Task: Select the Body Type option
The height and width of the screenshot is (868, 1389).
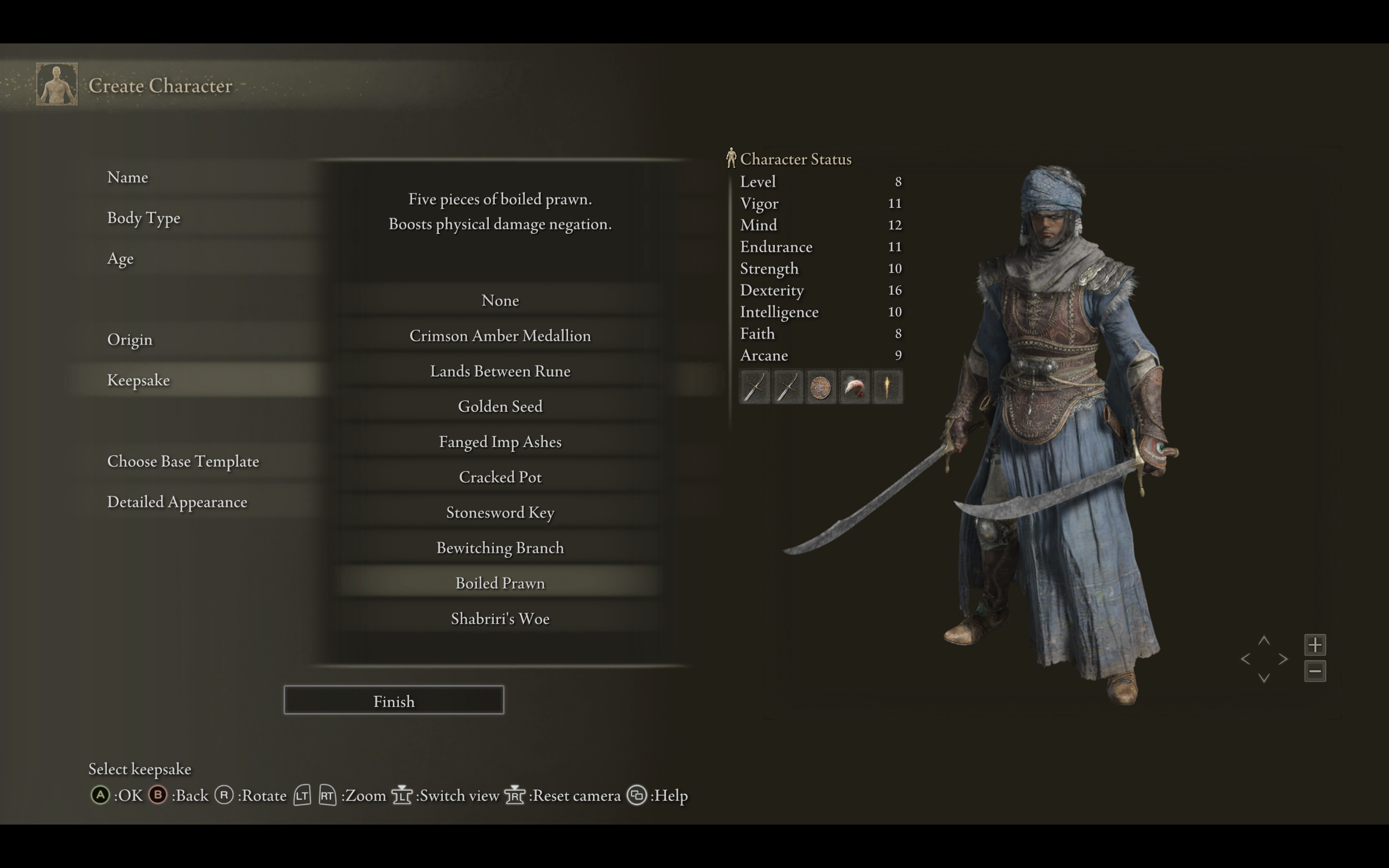Action: pos(143,218)
